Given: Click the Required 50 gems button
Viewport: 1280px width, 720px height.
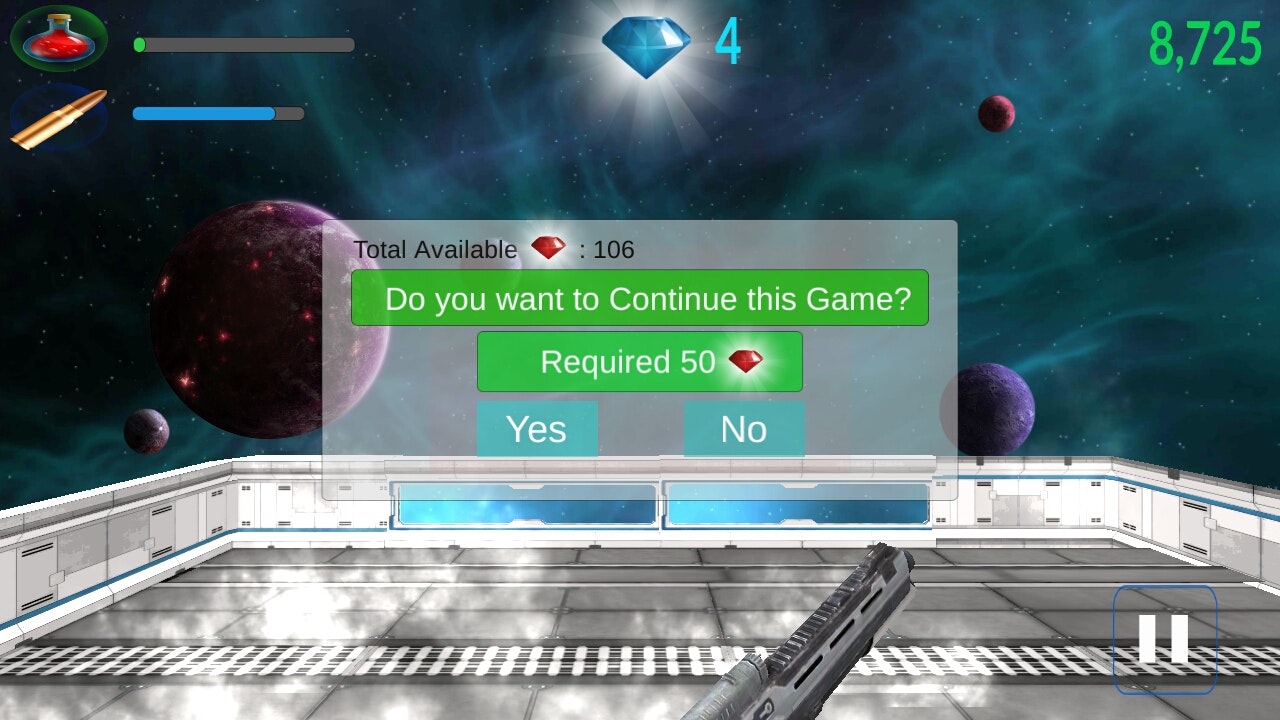Looking at the screenshot, I should (640, 361).
